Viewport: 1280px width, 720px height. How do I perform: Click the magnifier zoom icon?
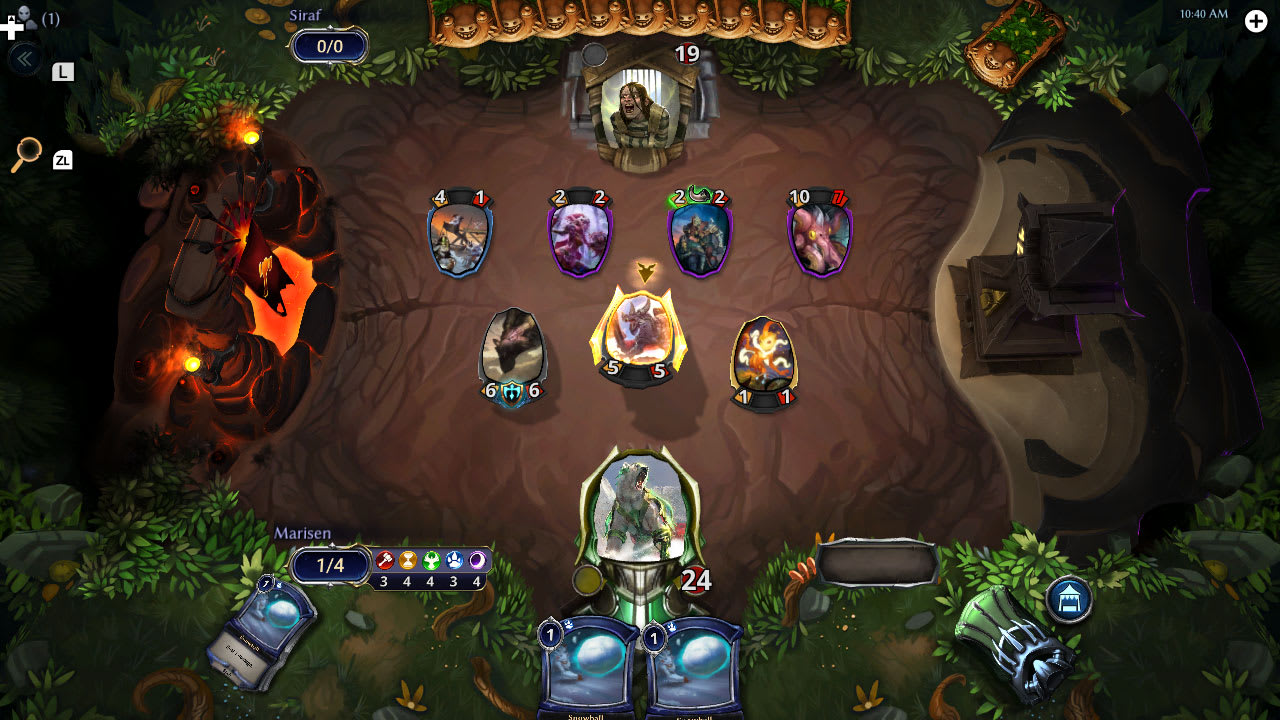point(28,148)
